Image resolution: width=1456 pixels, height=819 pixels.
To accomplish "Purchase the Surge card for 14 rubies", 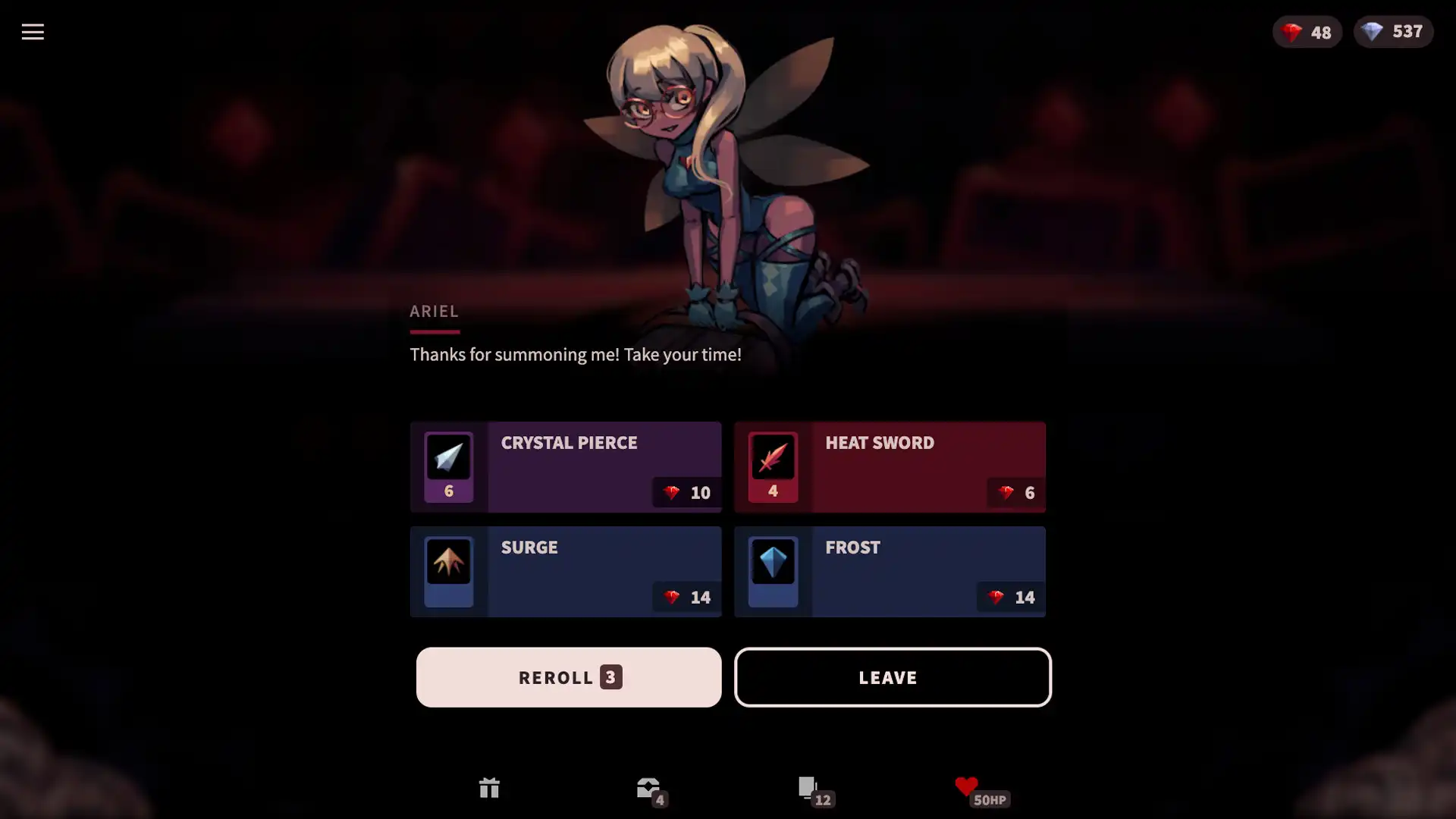I will 566,571.
